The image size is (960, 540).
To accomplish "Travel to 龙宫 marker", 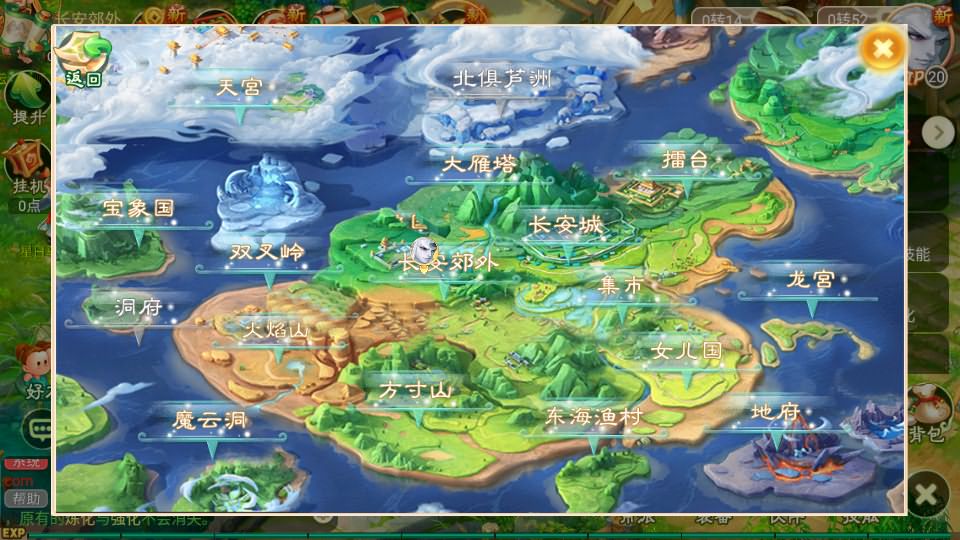I will tap(810, 280).
